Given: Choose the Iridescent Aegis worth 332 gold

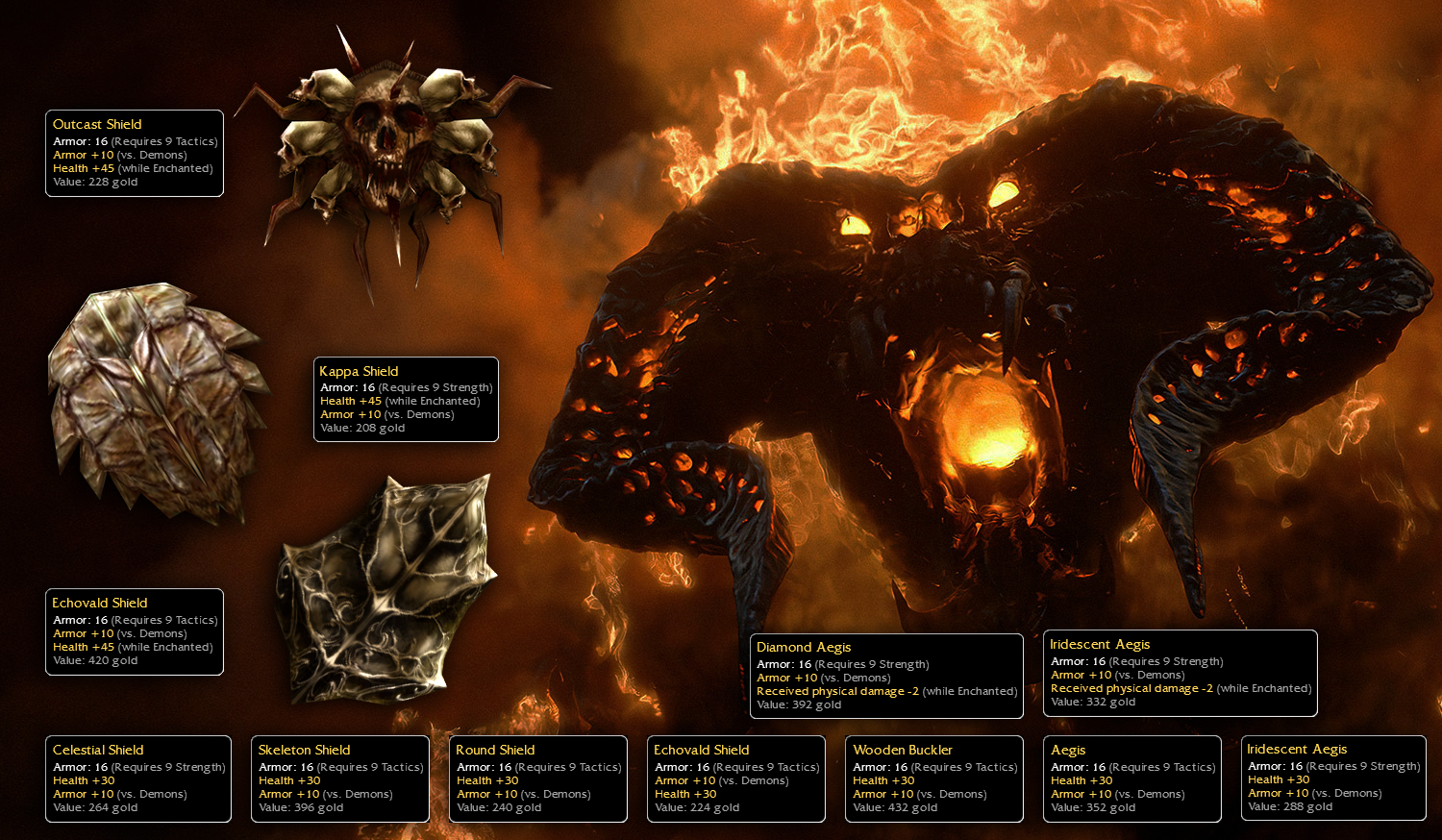Looking at the screenshot, I should click(x=1181, y=673).
